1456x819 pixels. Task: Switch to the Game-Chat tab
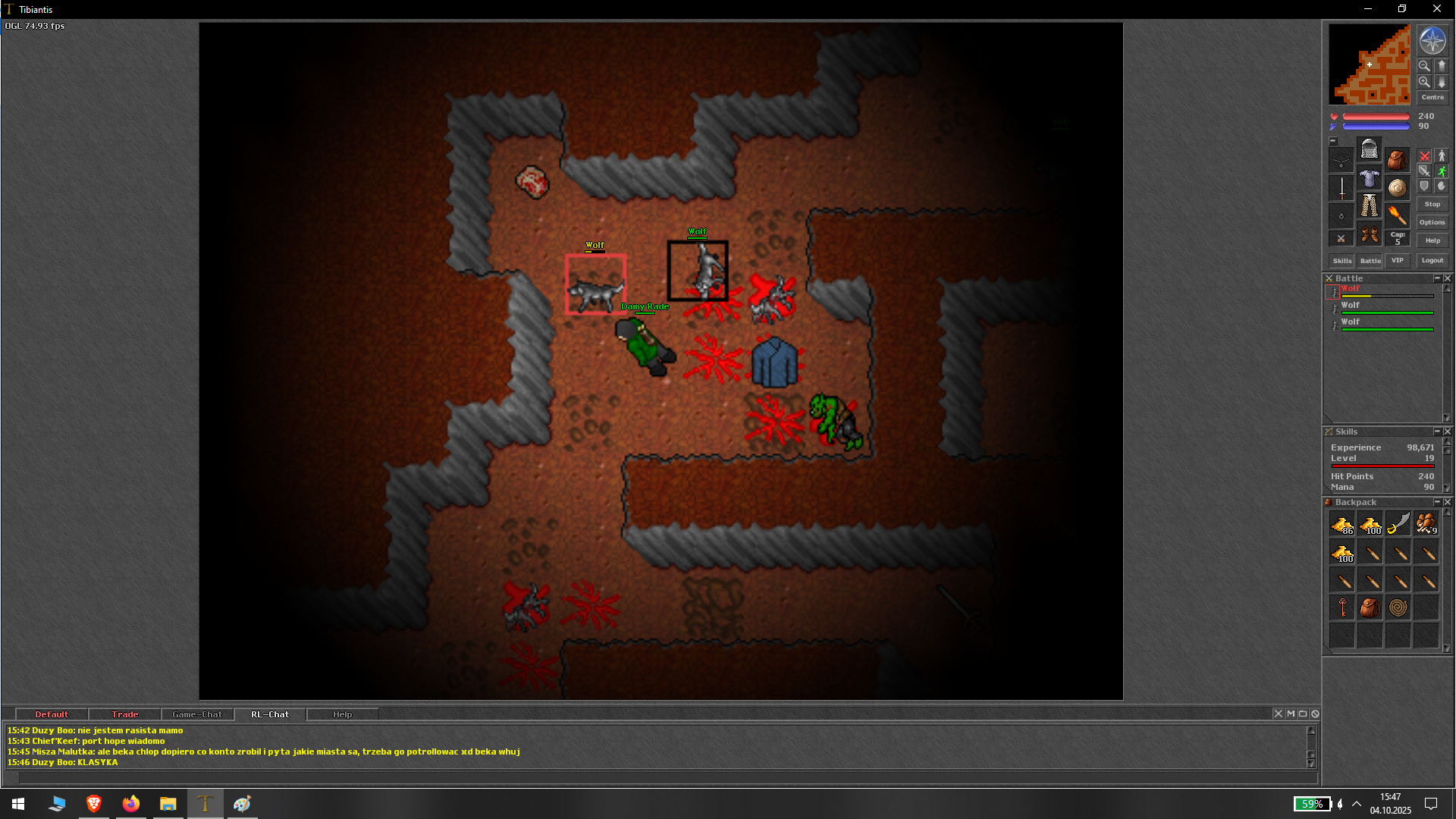pos(196,714)
